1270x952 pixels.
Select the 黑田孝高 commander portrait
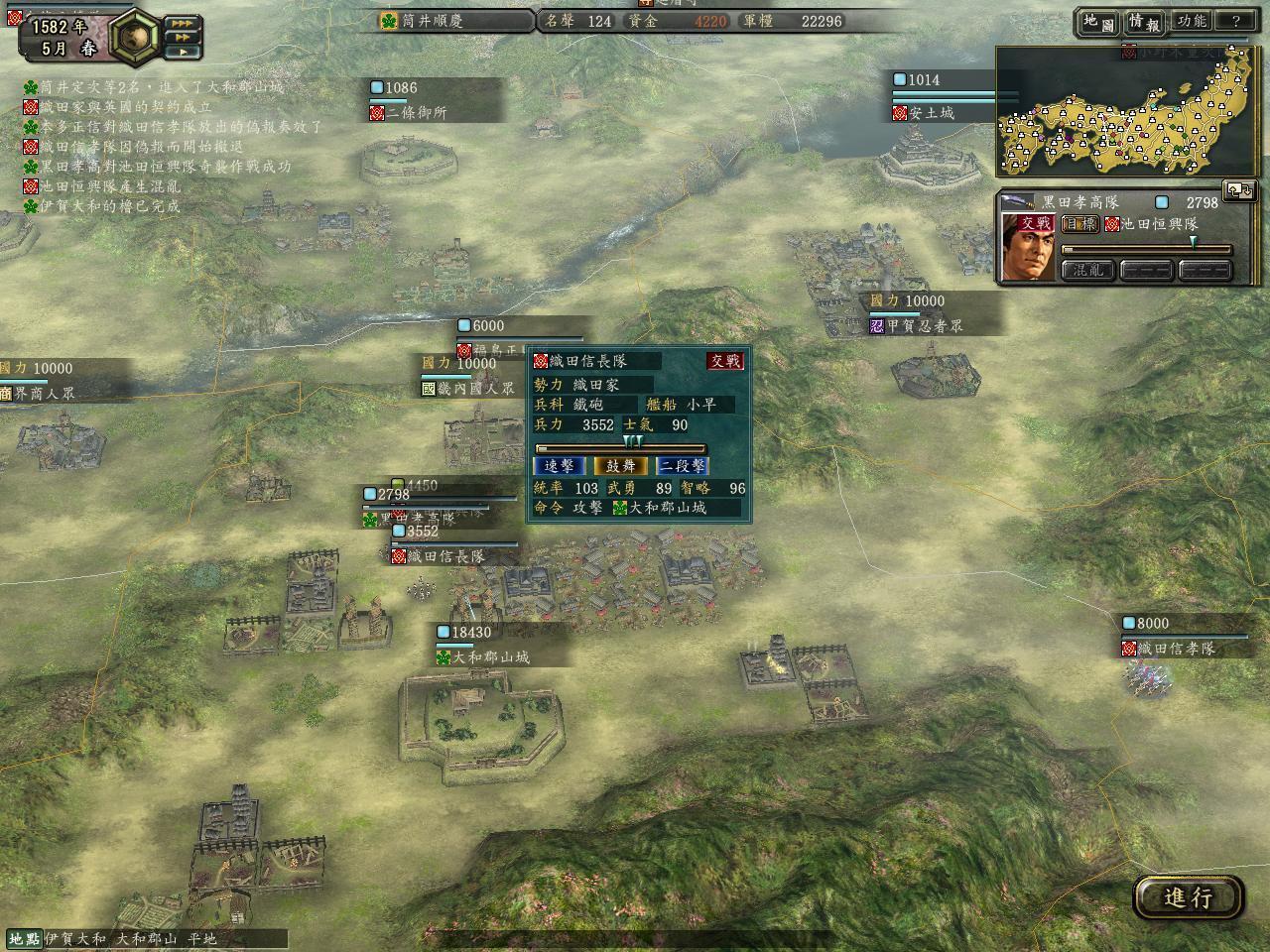pyautogui.click(x=1028, y=247)
